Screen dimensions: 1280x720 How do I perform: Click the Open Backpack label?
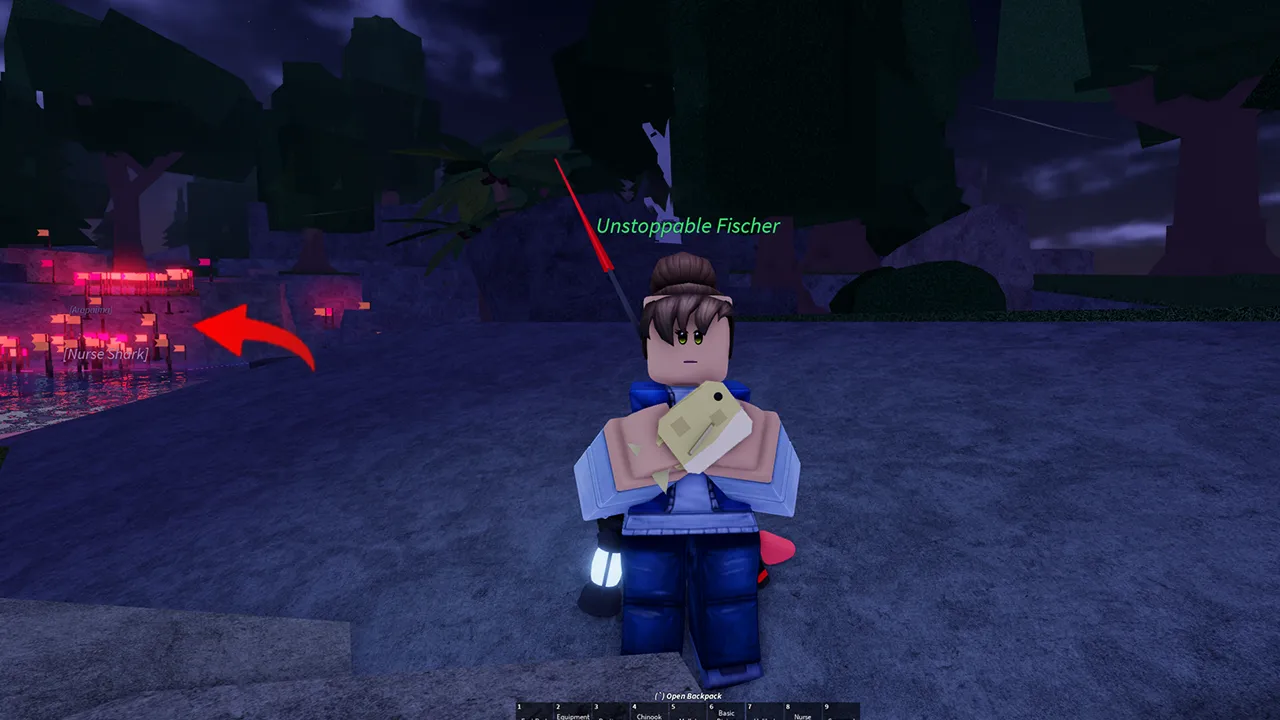pyautogui.click(x=688, y=695)
